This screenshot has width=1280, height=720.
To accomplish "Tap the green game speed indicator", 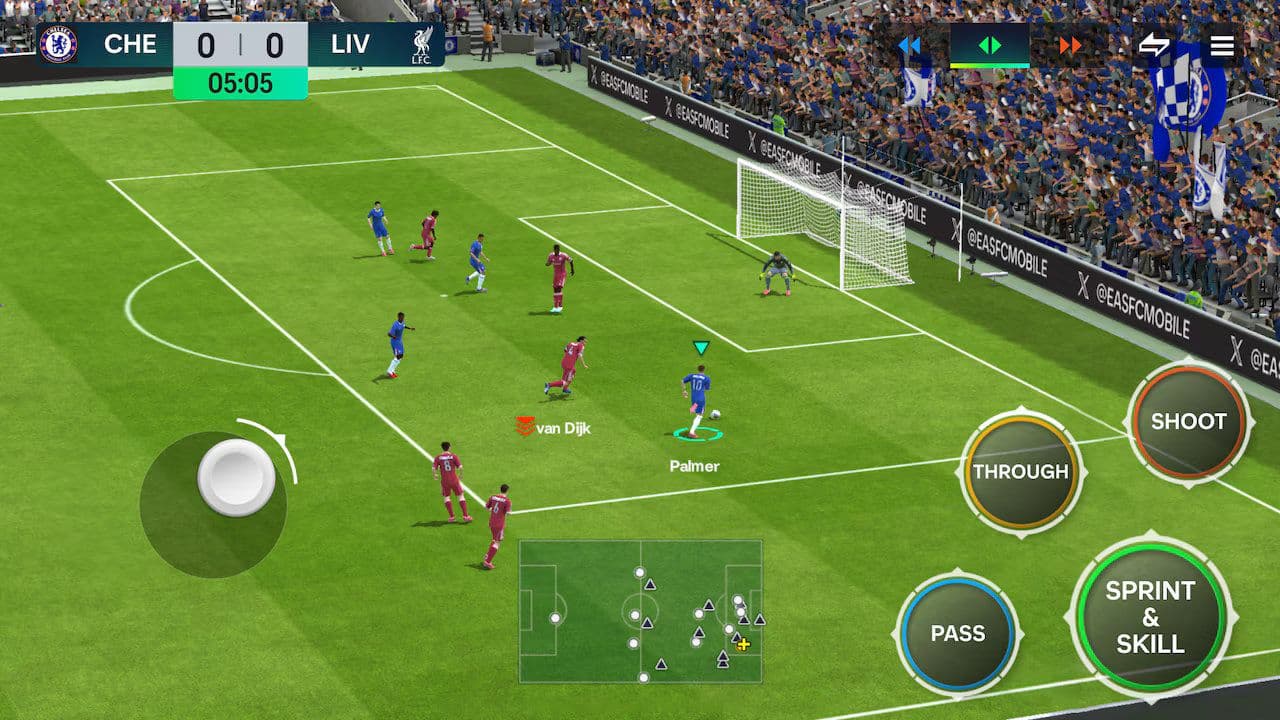I will point(988,42).
